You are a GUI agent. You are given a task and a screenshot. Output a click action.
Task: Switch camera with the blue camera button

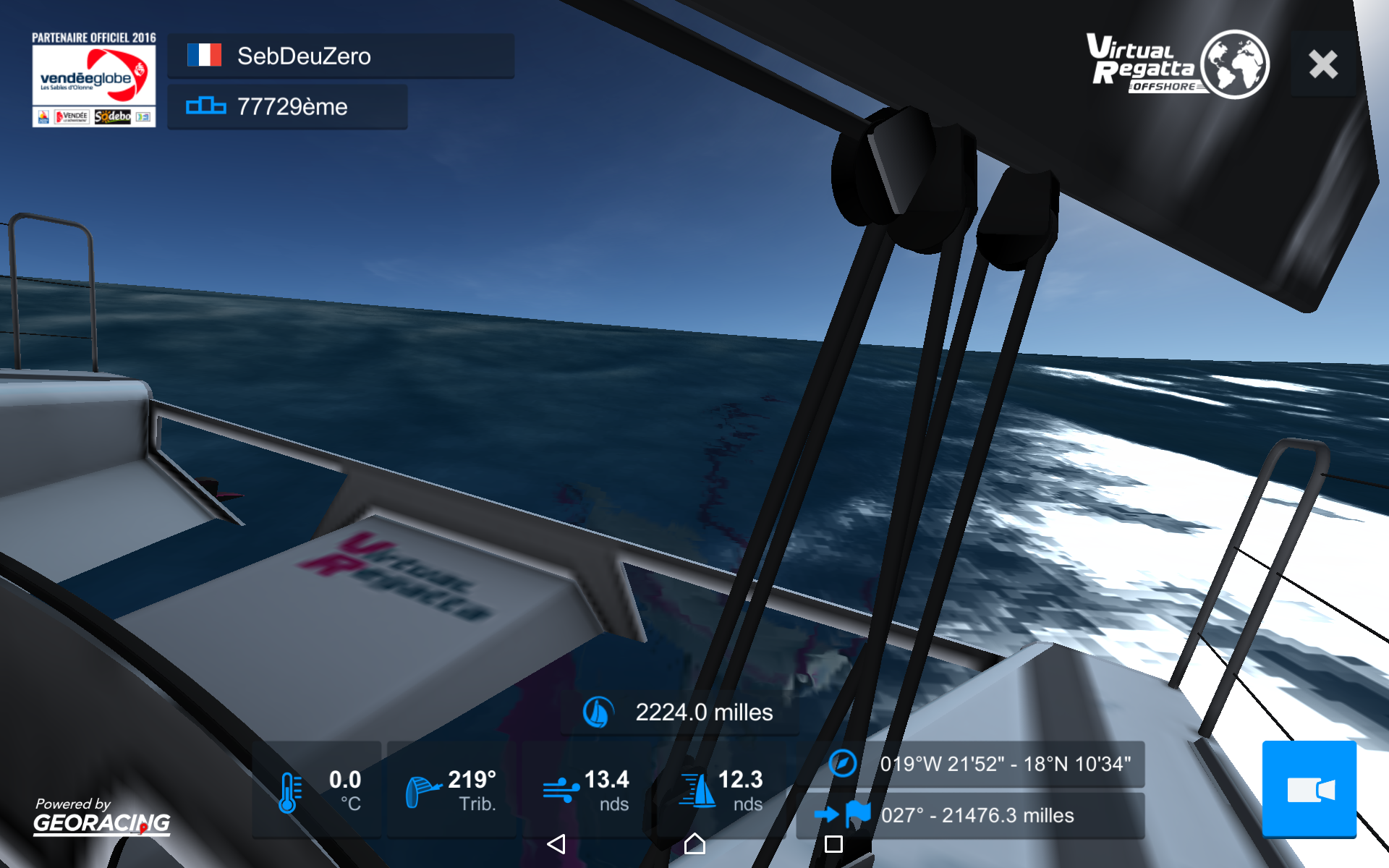pyautogui.click(x=1309, y=789)
